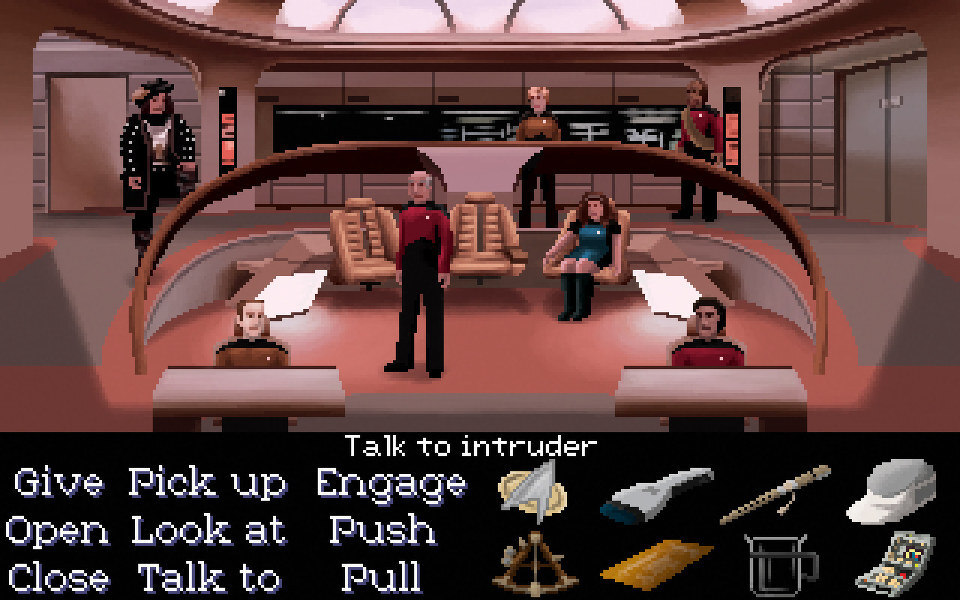Select the Pull verb
Viewport: 960px width, 600px height.
point(381,577)
